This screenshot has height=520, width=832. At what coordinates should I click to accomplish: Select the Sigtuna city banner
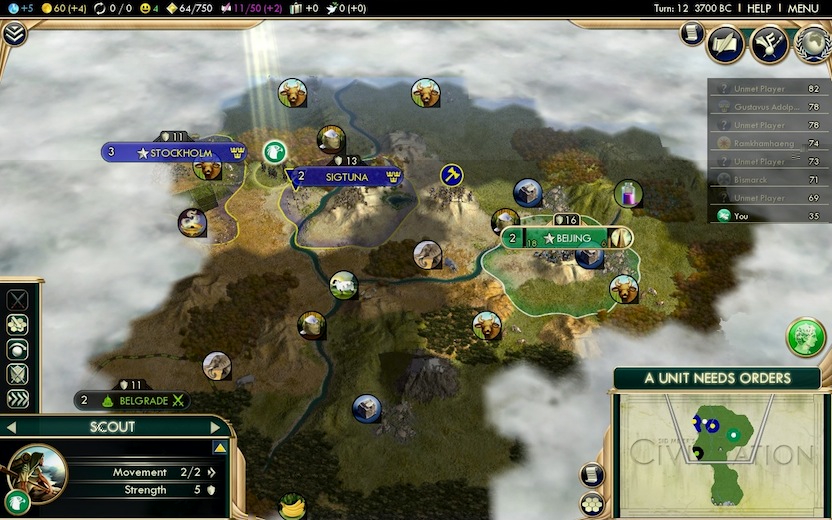pyautogui.click(x=347, y=176)
